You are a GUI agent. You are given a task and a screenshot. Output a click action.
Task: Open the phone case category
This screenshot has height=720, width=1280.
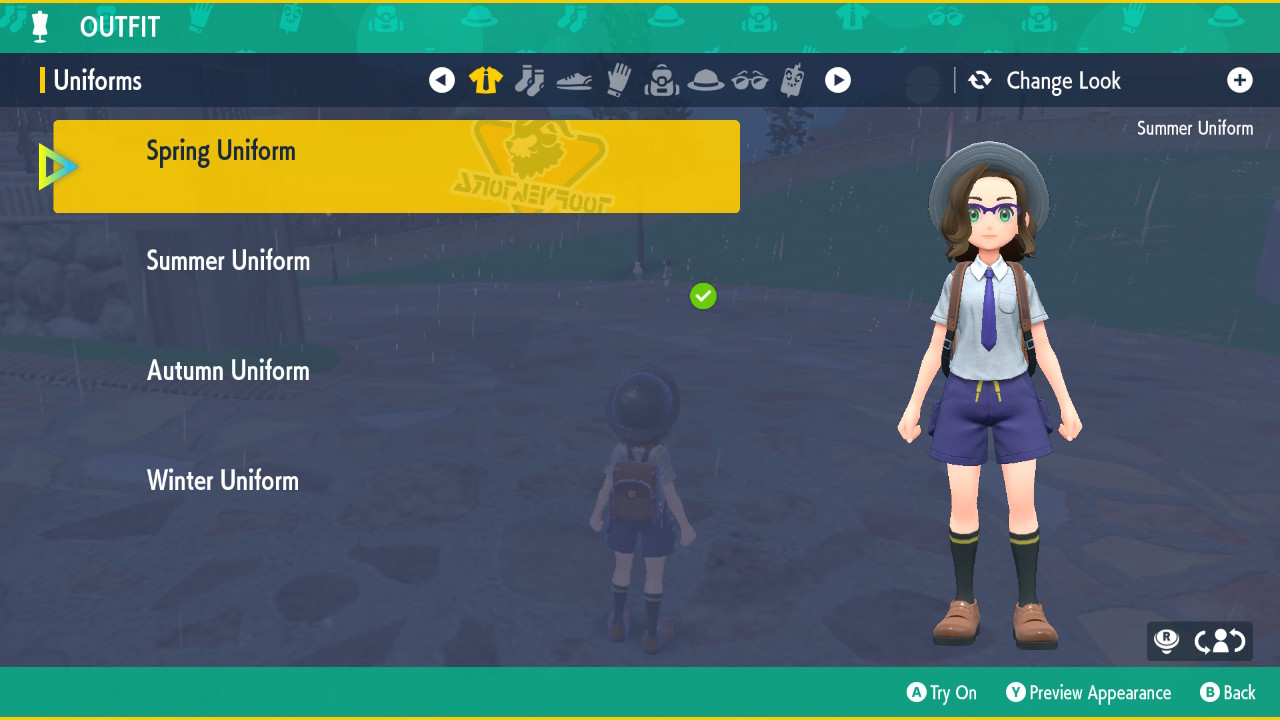coord(793,80)
